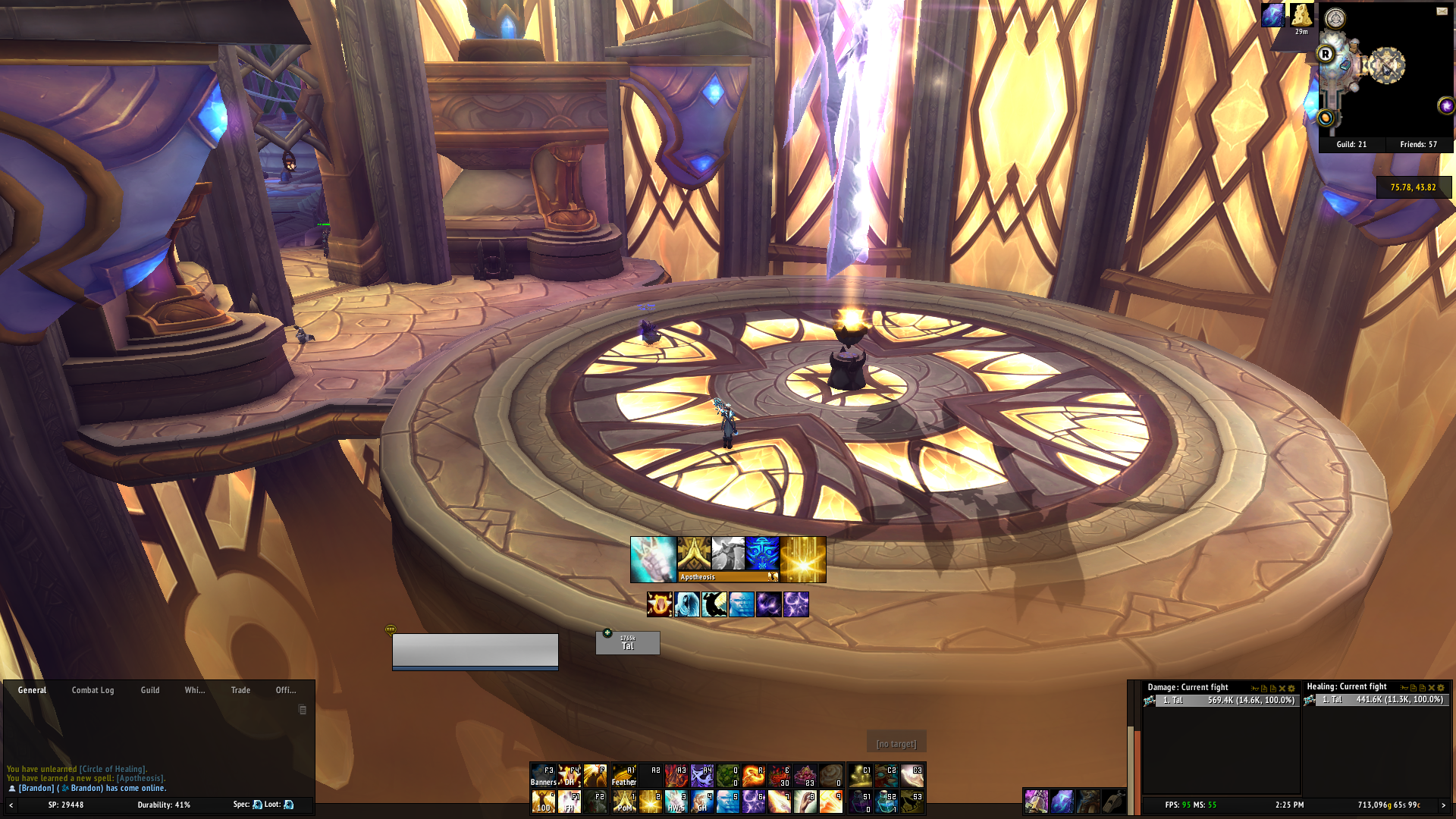
Task: Open the mail envelope icon on minimap
Action: click(x=1442, y=11)
